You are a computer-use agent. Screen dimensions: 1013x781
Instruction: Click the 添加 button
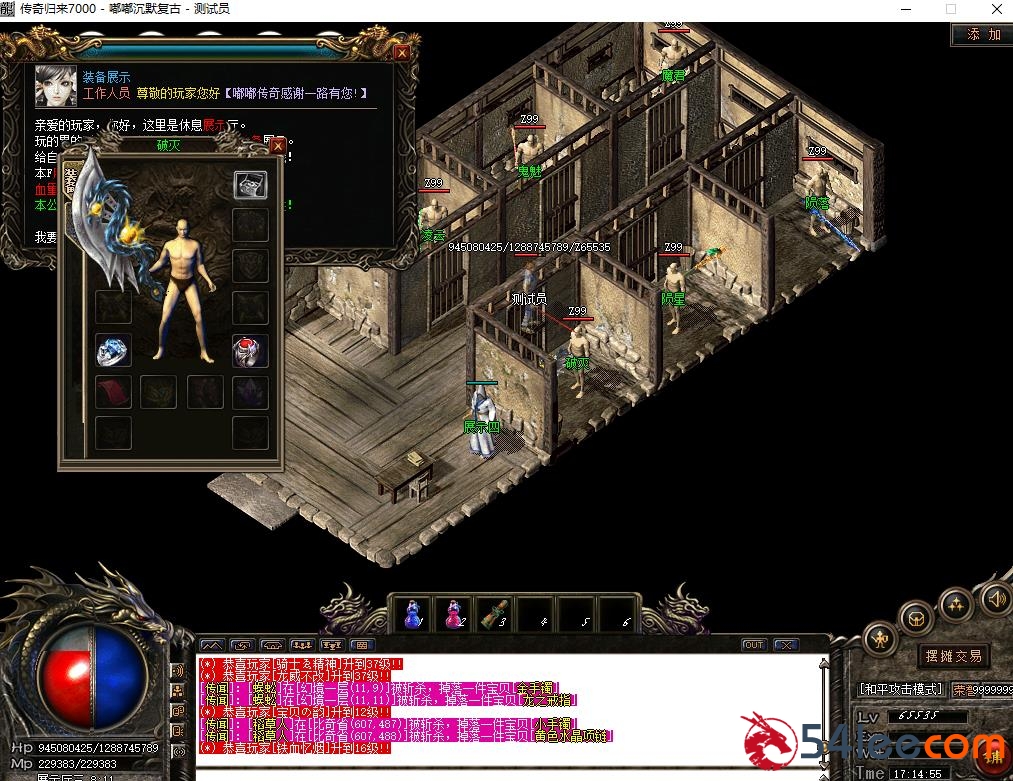click(x=982, y=34)
